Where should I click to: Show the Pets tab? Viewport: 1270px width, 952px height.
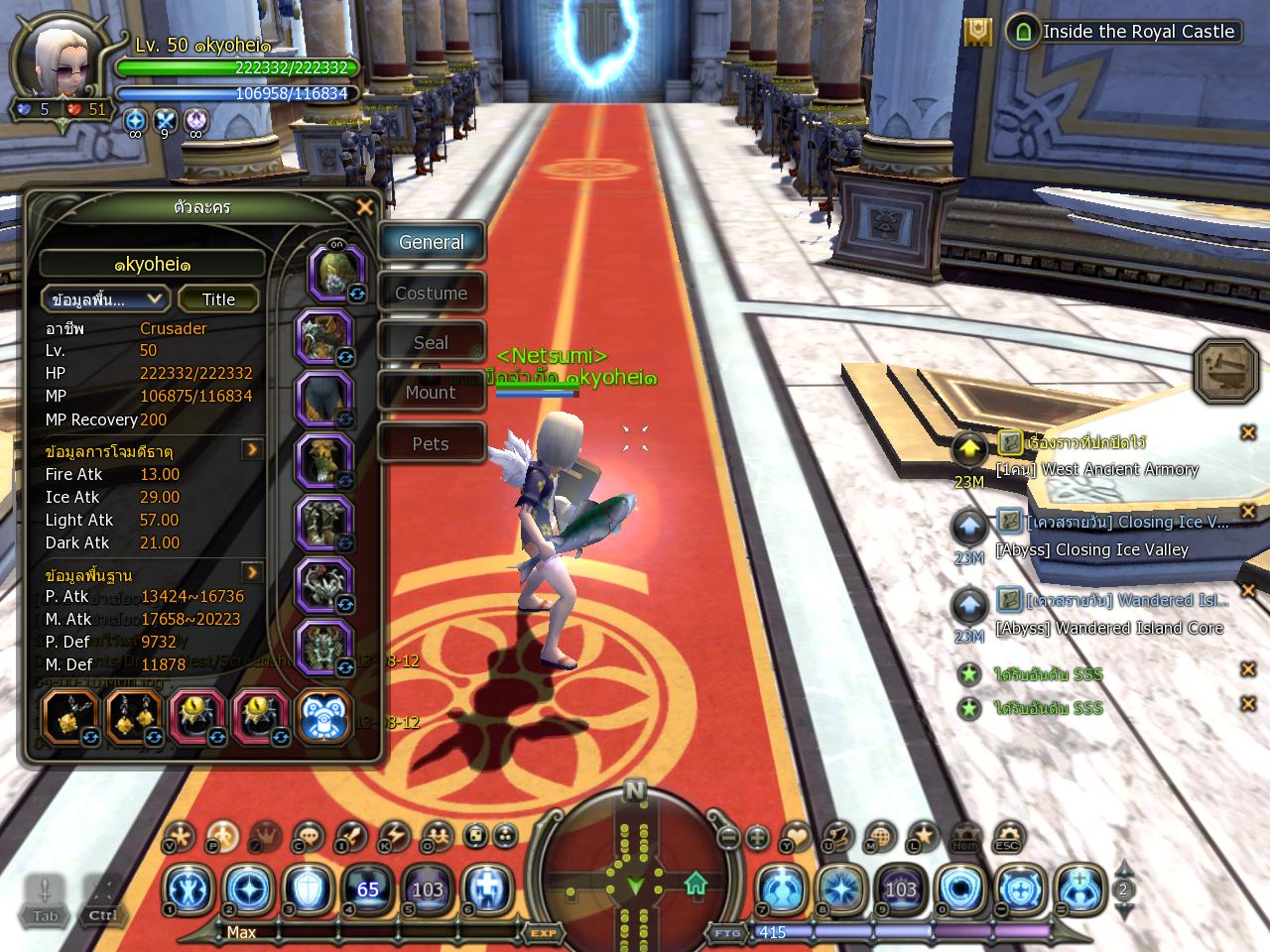click(431, 444)
